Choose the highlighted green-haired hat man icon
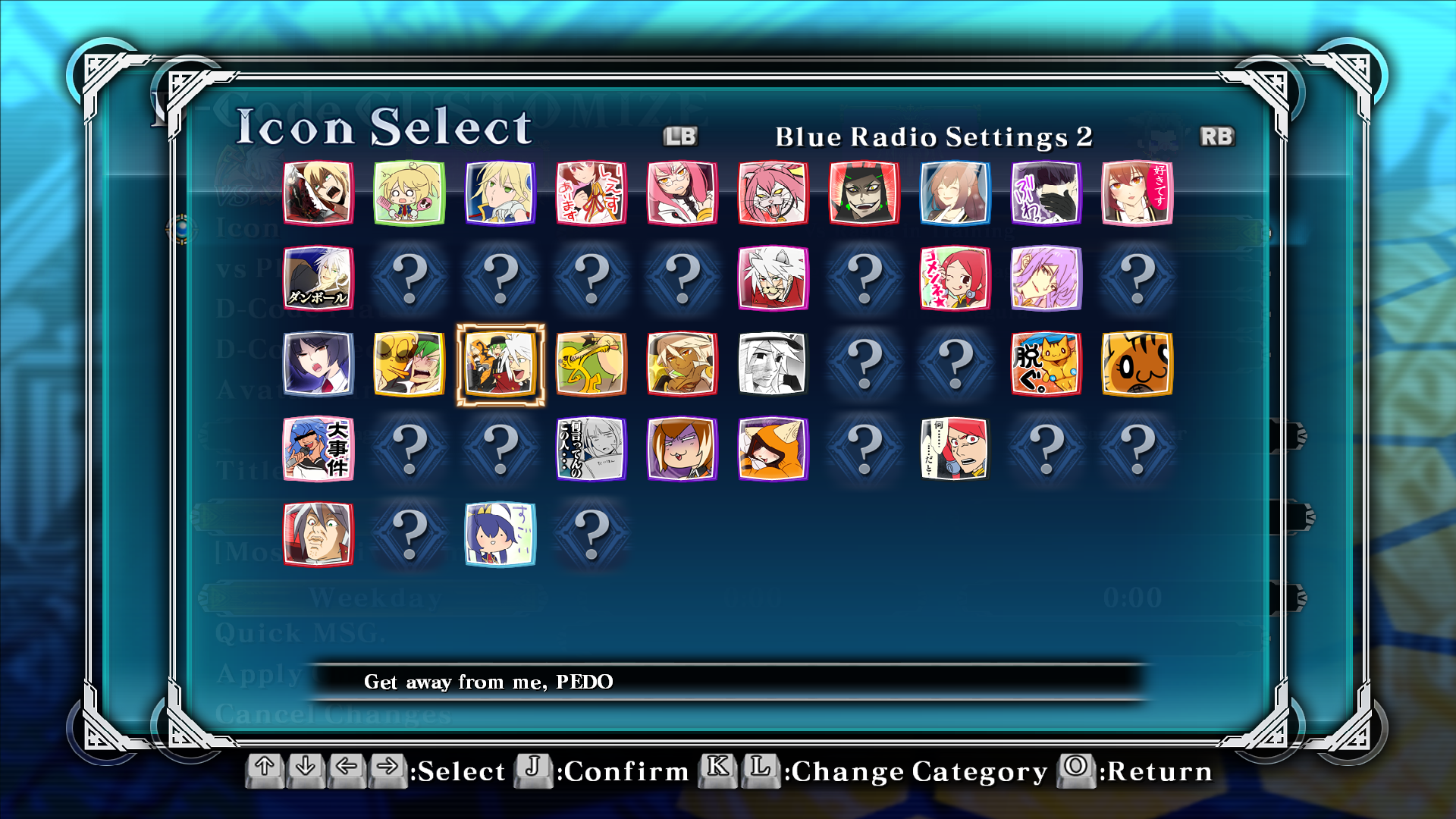This screenshot has width=1456, height=819. click(x=500, y=363)
